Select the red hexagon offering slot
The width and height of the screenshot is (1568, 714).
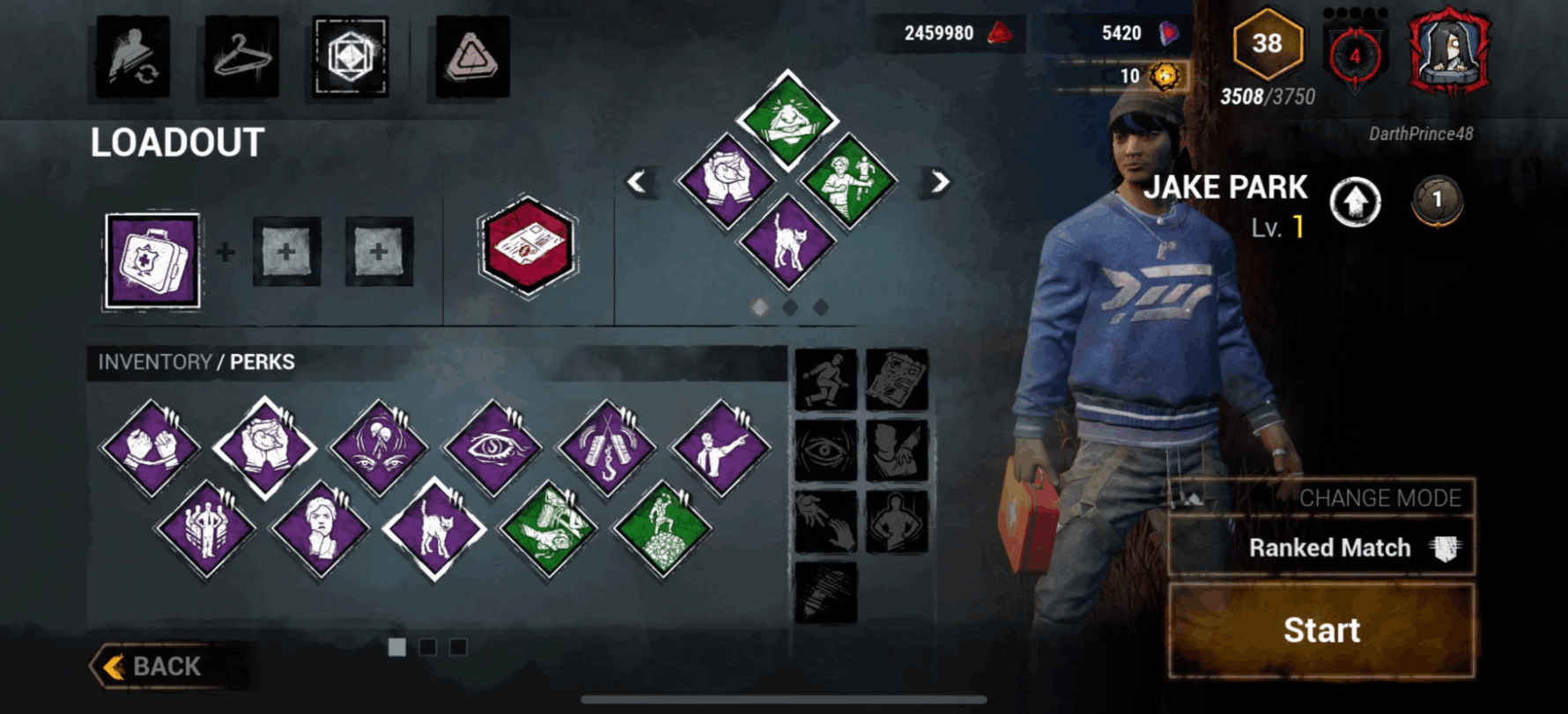(x=528, y=246)
